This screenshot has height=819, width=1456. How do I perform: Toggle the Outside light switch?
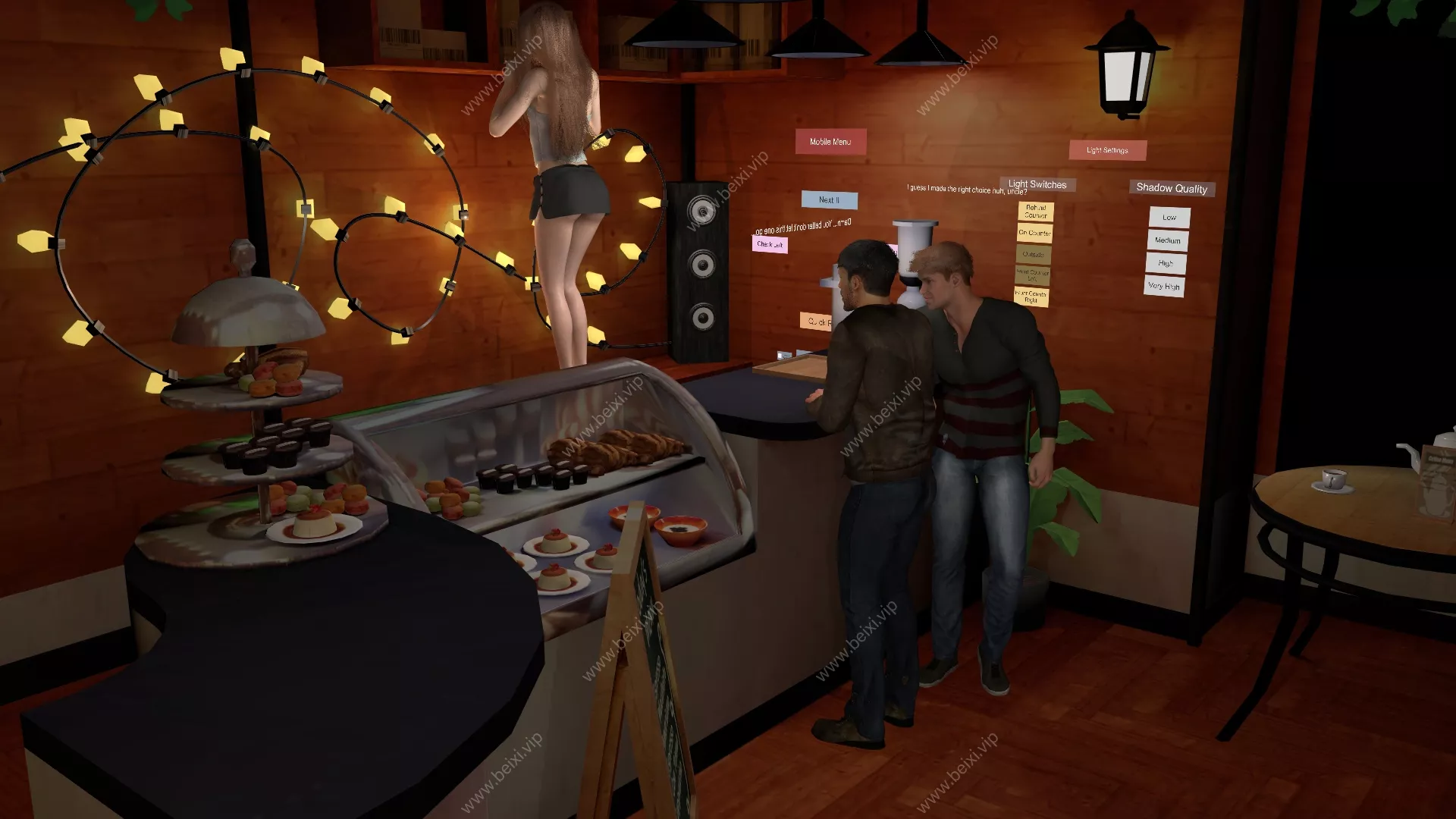pyautogui.click(x=1033, y=254)
